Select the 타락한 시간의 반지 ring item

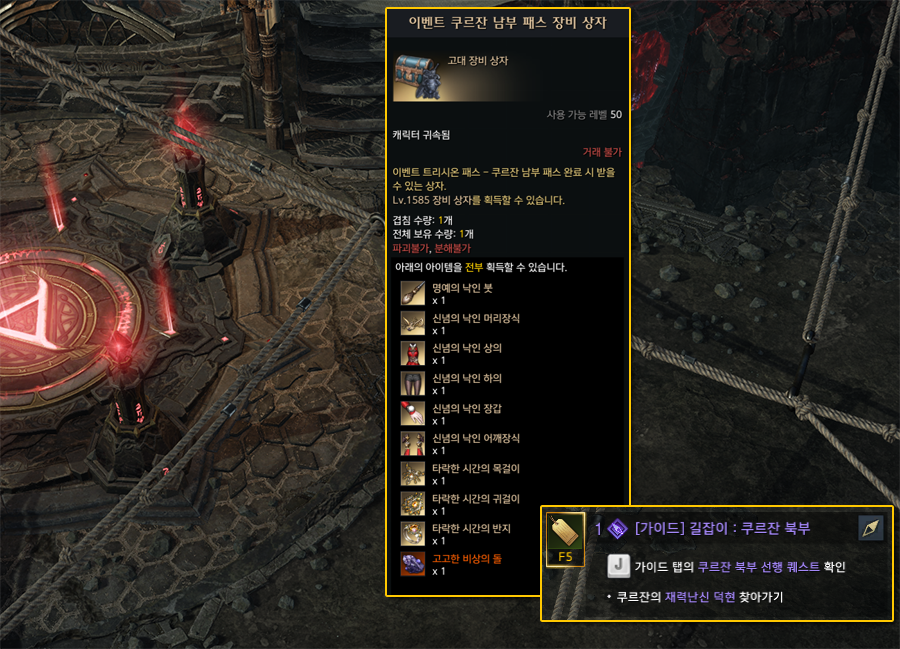click(x=413, y=534)
